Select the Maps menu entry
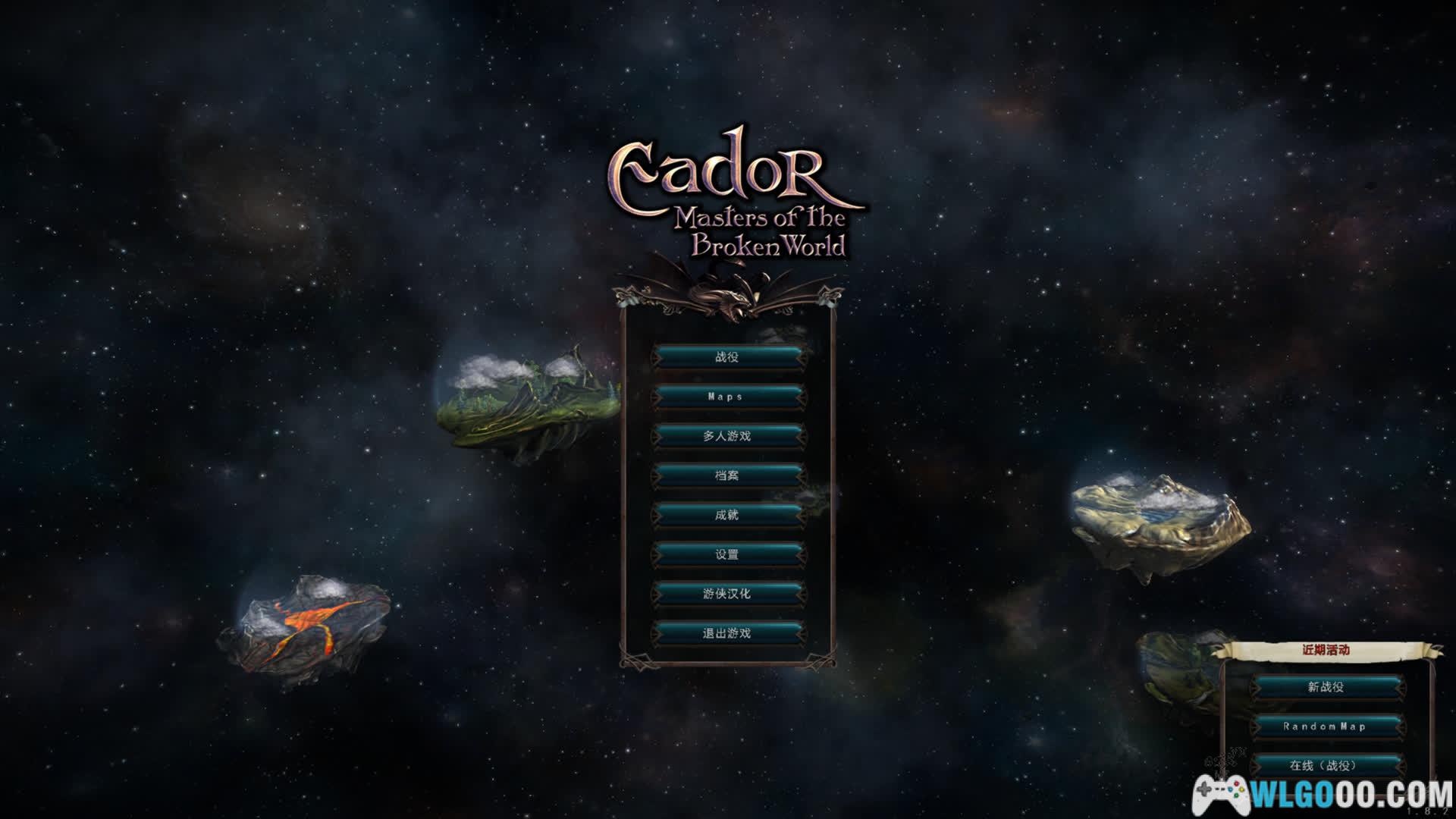 tap(727, 397)
